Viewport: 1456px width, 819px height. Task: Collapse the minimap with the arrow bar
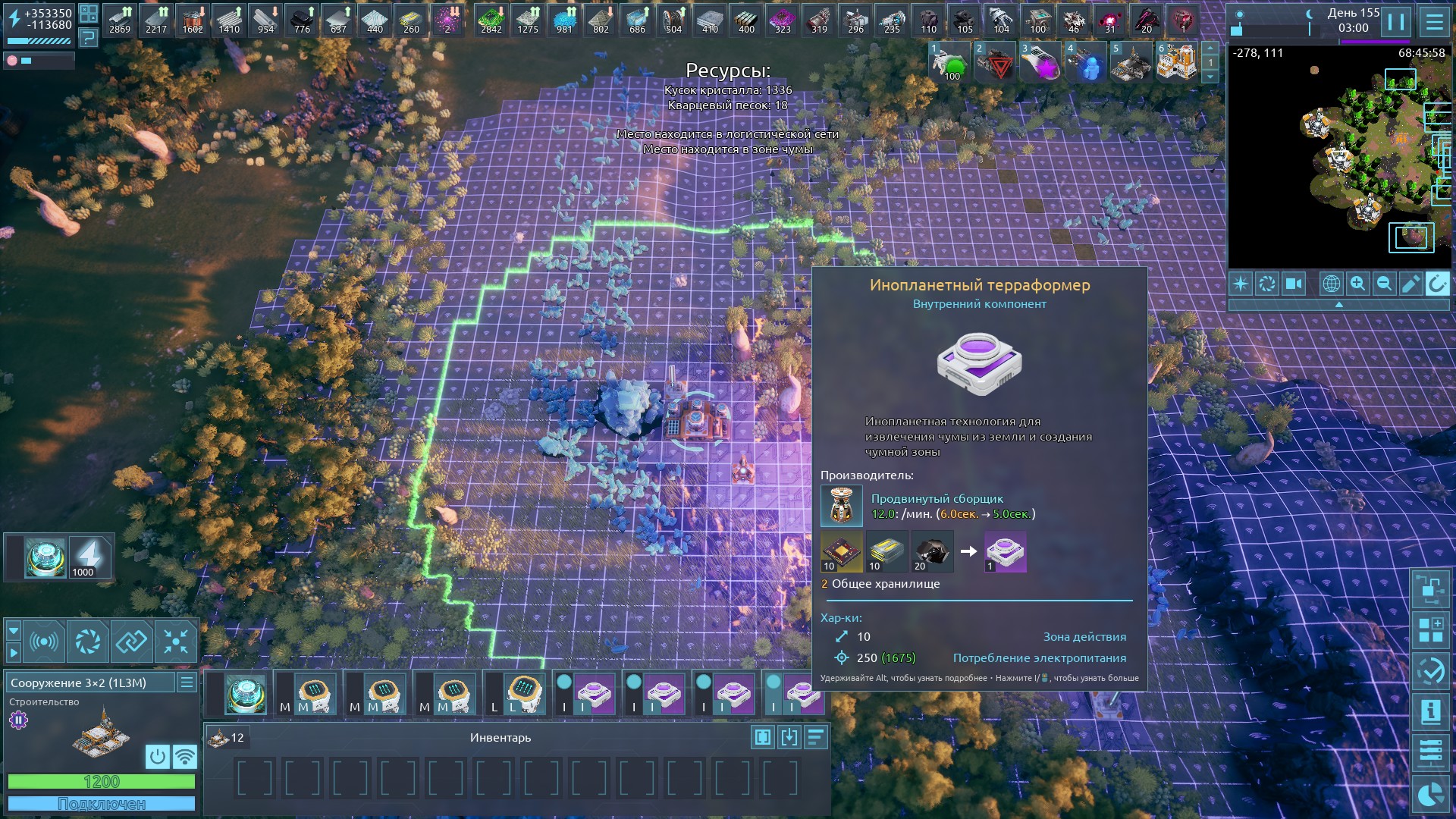click(1338, 304)
